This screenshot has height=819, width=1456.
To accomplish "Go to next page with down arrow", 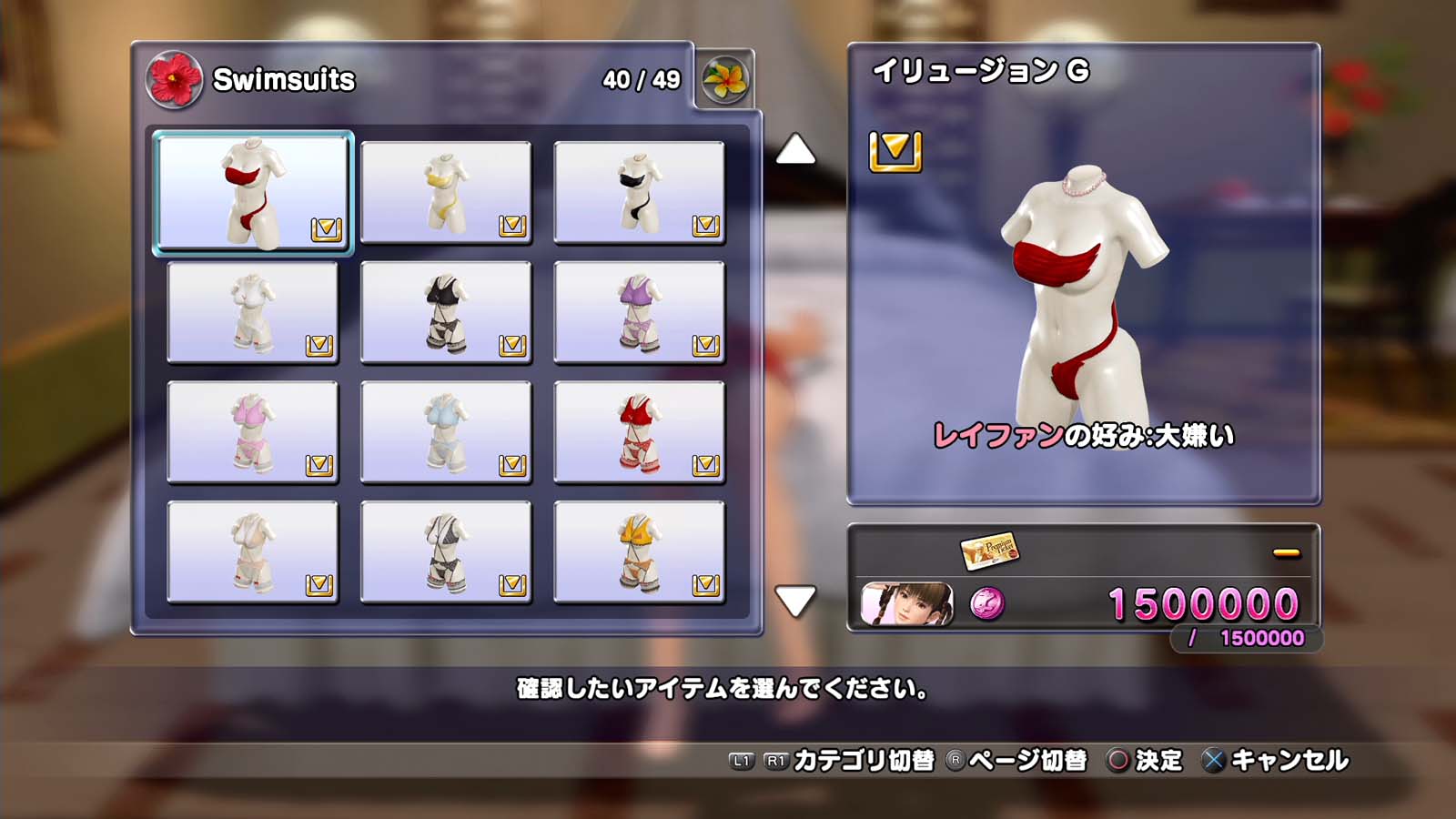I will 795,601.
